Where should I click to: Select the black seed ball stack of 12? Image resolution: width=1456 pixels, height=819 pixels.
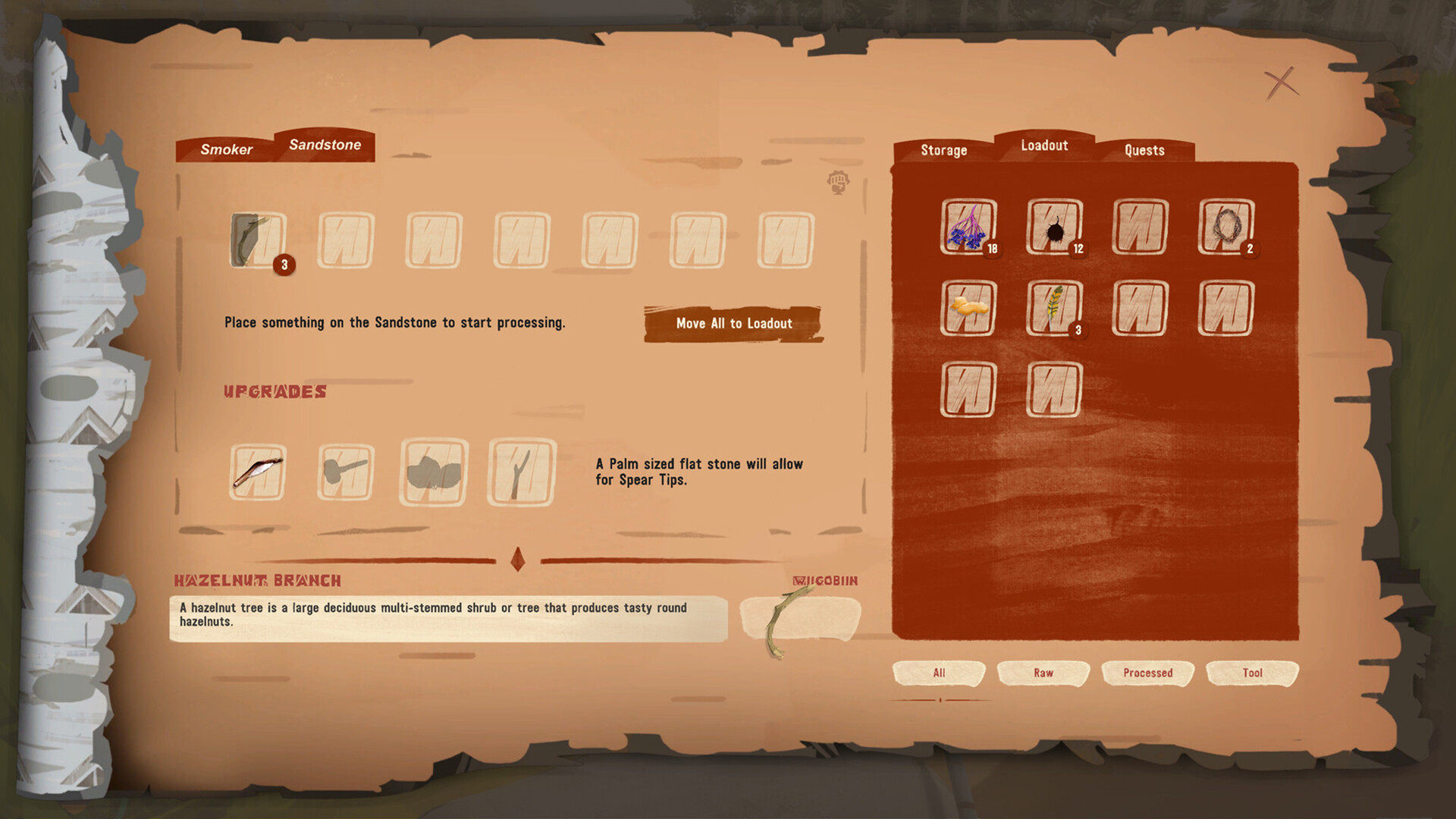pos(1054,230)
